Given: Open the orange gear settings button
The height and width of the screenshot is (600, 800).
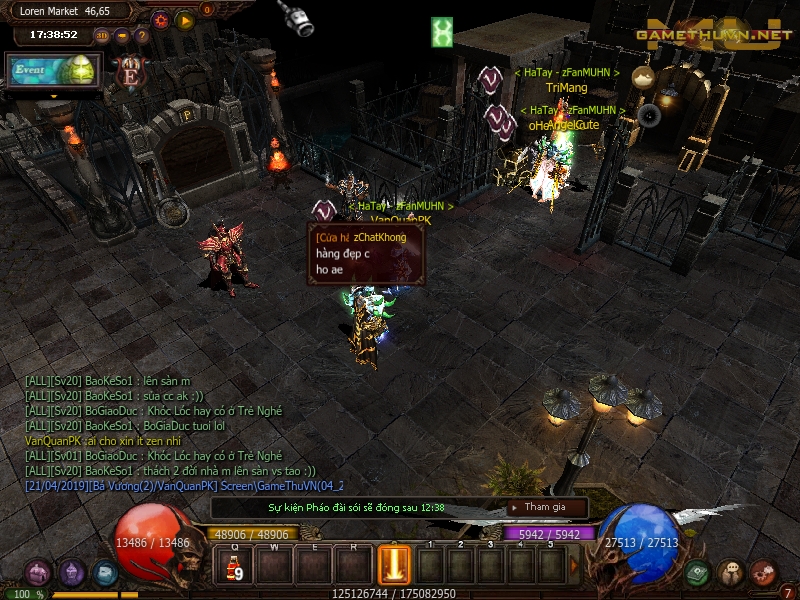Looking at the screenshot, I should click(161, 19).
